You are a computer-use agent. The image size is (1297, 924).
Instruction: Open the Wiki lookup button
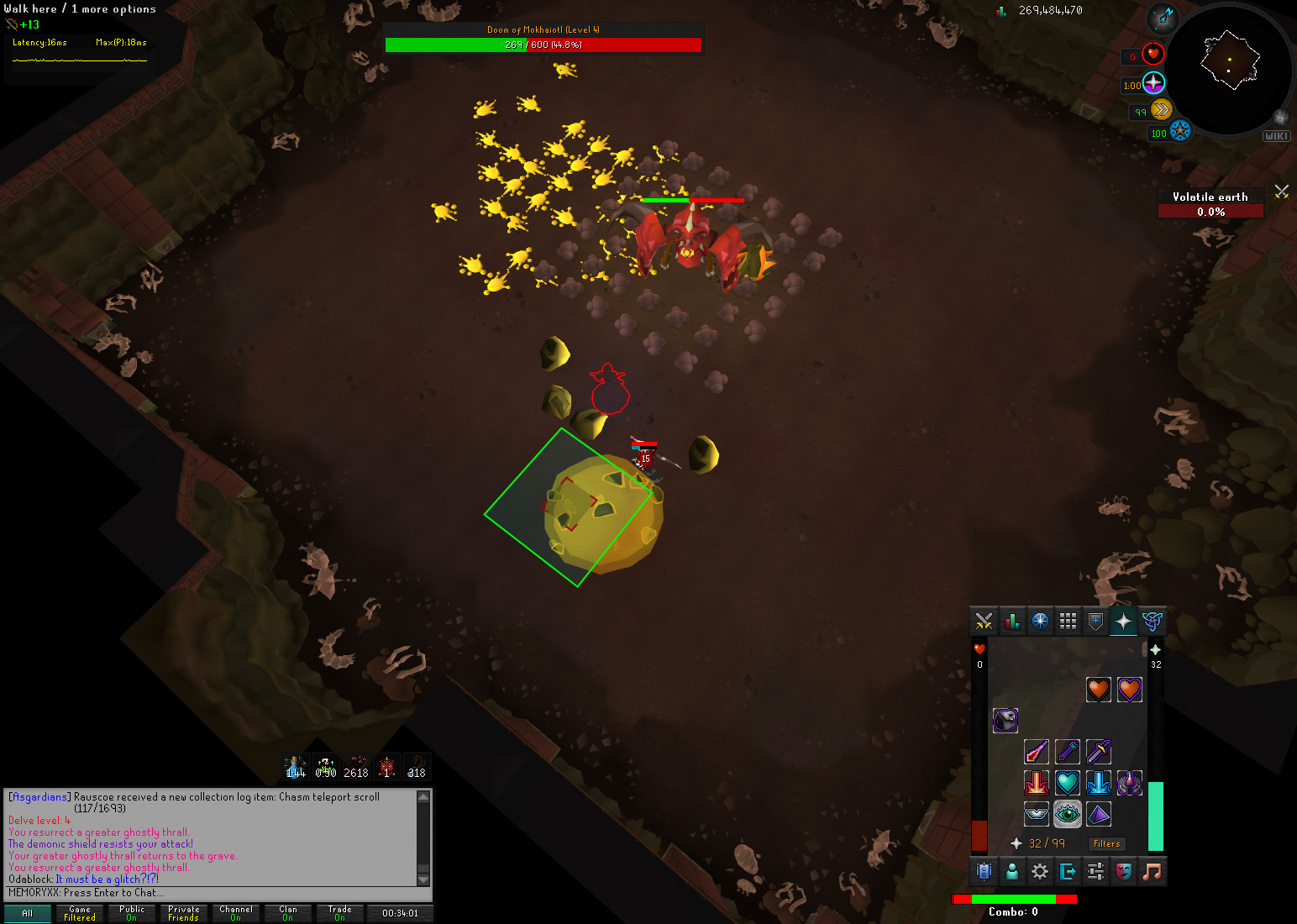pos(1275,136)
